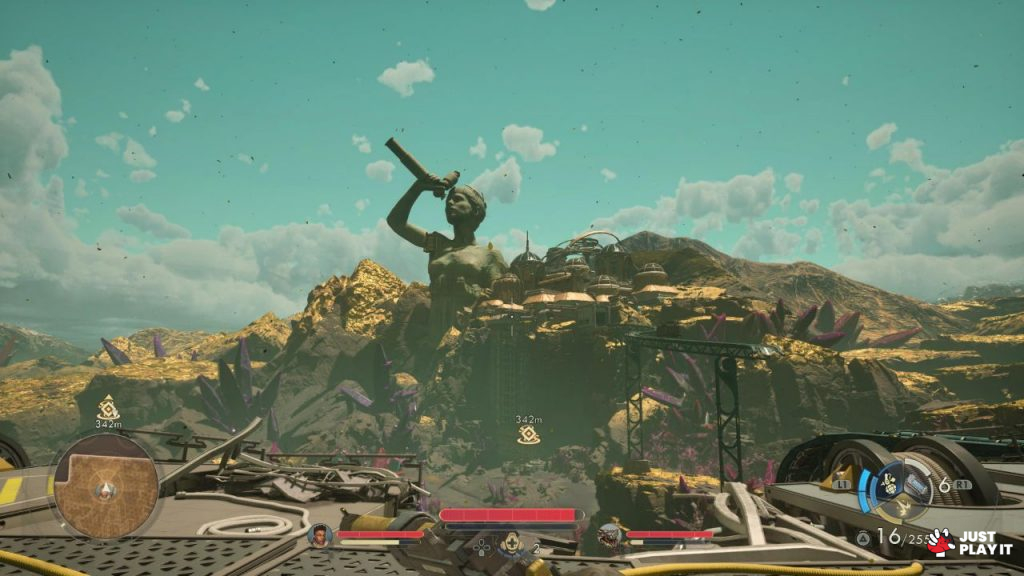Select the creature companion portrait
The height and width of the screenshot is (576, 1024).
pos(609,536)
